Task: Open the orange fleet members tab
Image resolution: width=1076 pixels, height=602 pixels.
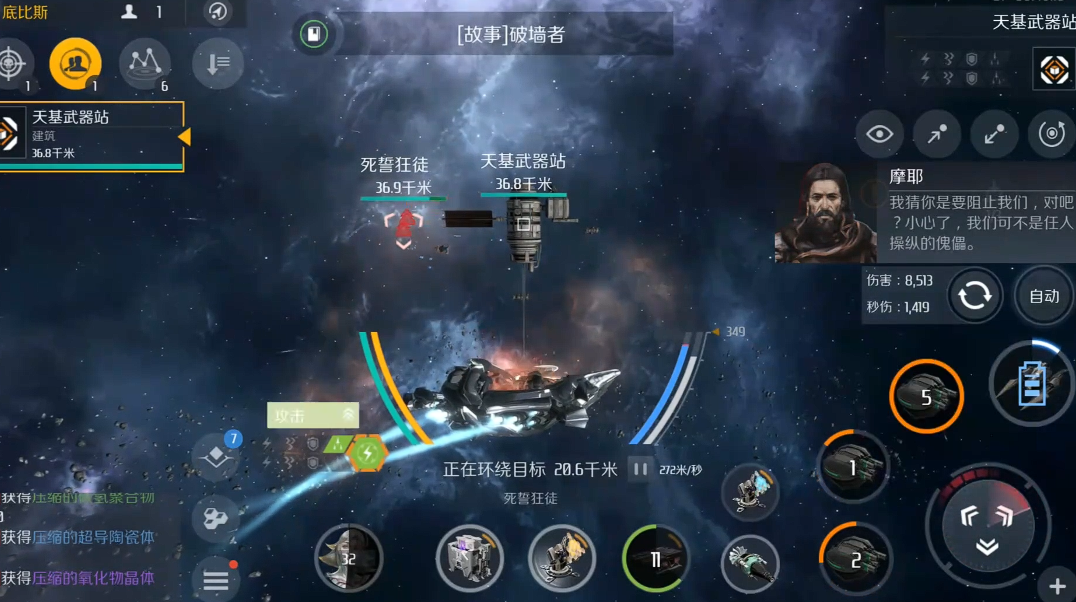Action: 75,64
